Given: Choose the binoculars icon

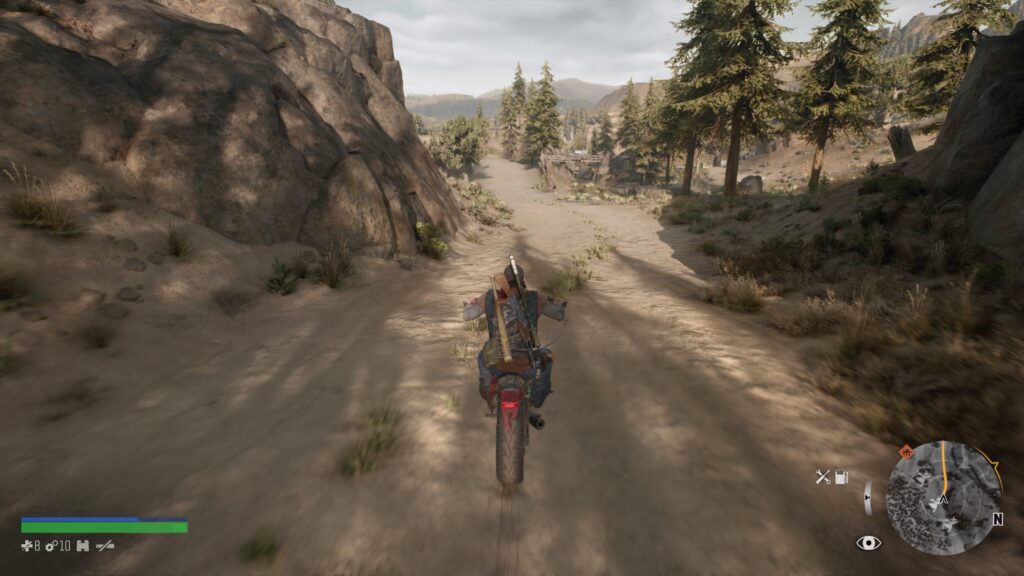Looking at the screenshot, I should click(83, 545).
